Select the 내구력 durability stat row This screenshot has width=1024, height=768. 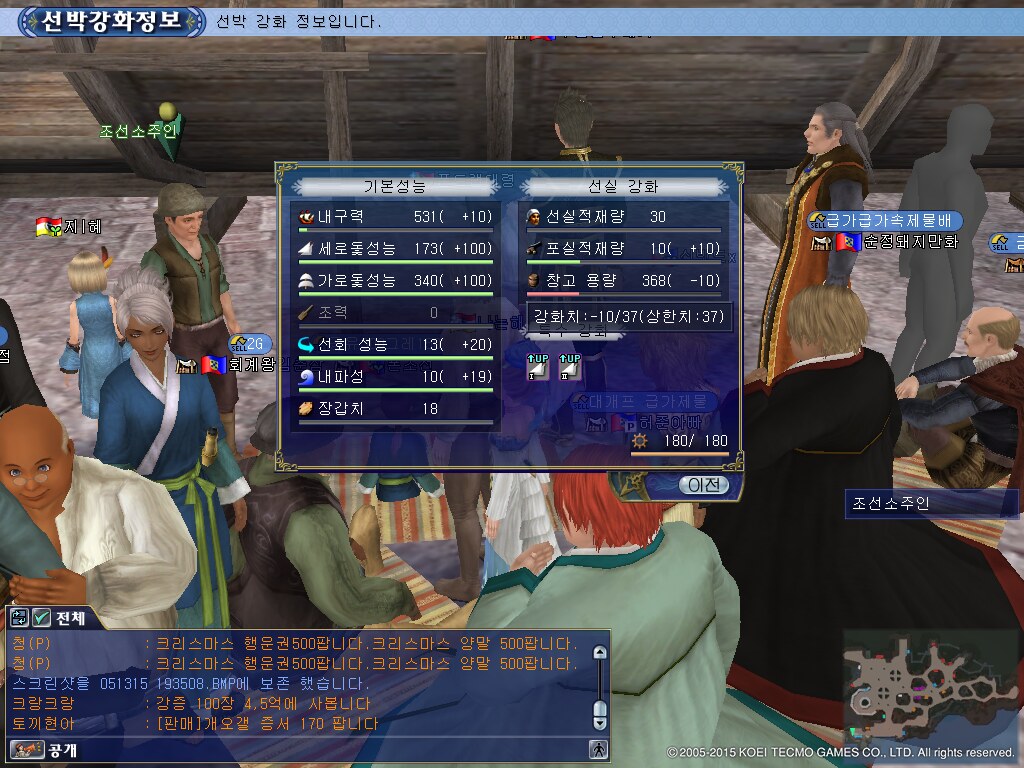tap(395, 217)
